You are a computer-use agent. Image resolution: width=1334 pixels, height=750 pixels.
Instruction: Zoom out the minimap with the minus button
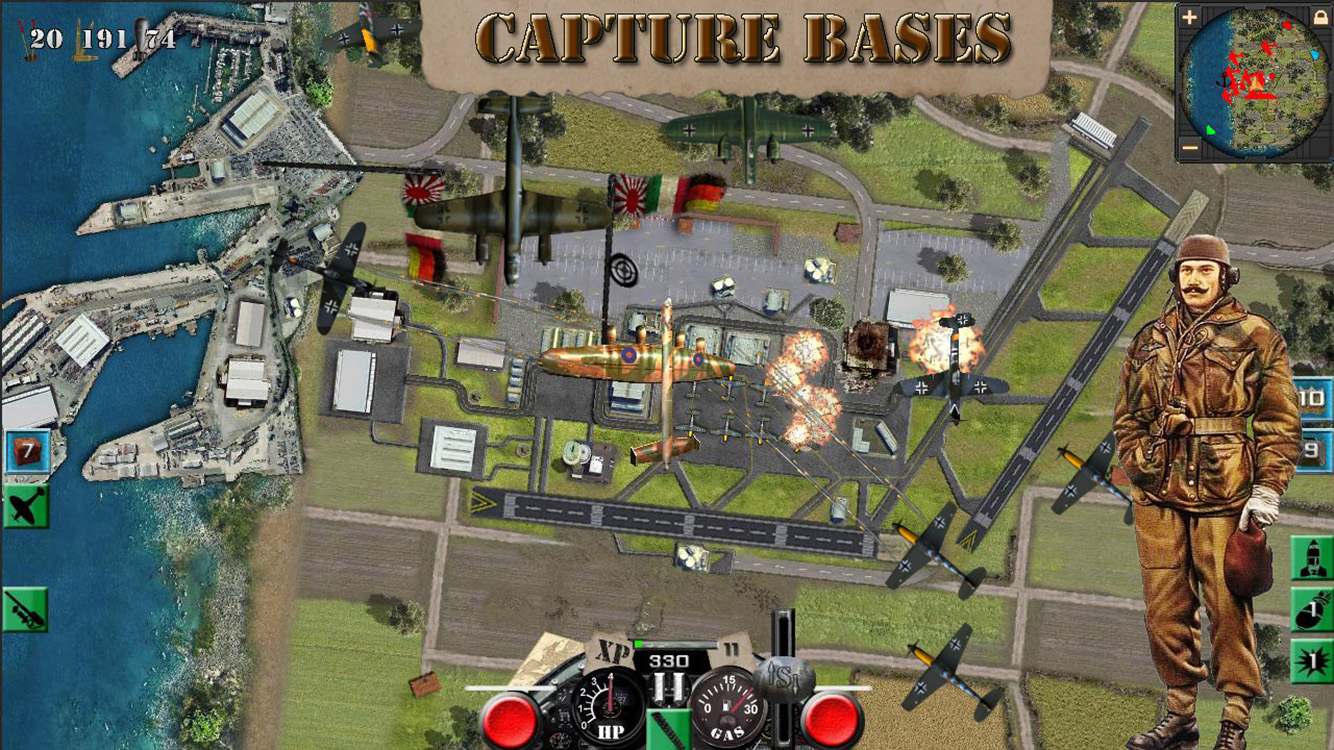pos(1189,147)
